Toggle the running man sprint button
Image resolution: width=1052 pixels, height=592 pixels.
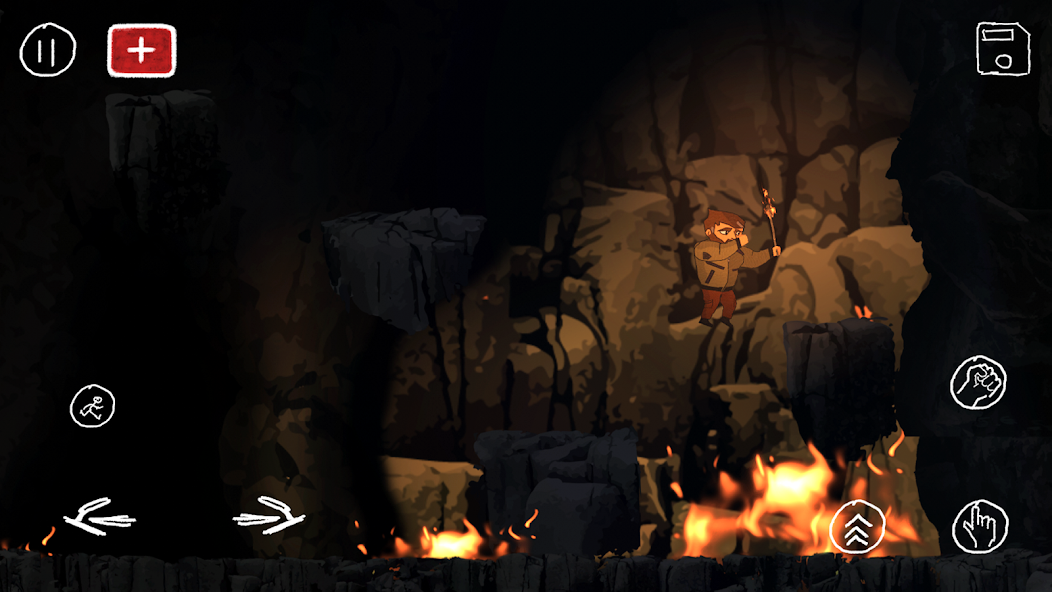point(92,406)
